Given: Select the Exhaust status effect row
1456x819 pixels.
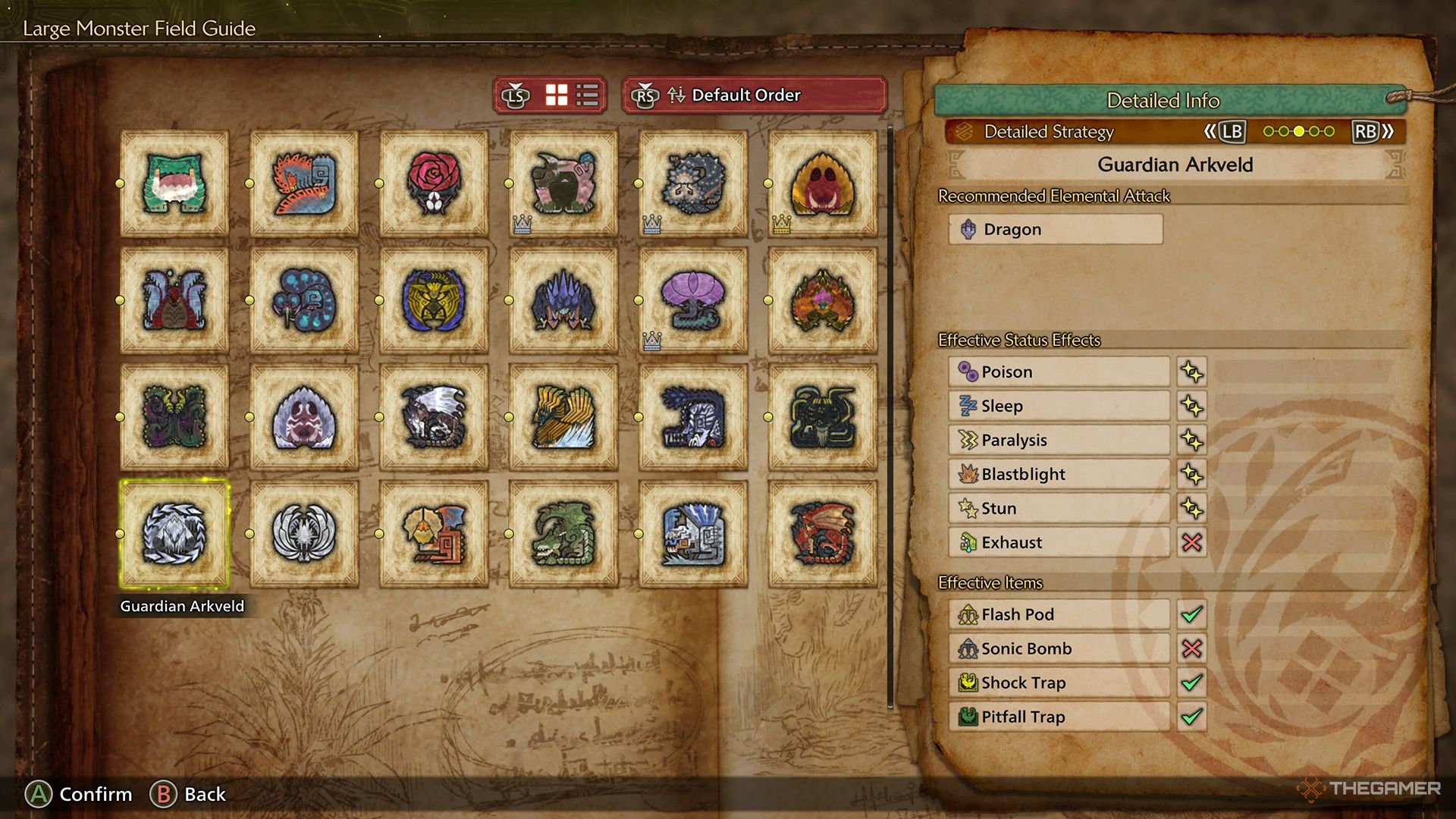Looking at the screenshot, I should pos(1059,542).
